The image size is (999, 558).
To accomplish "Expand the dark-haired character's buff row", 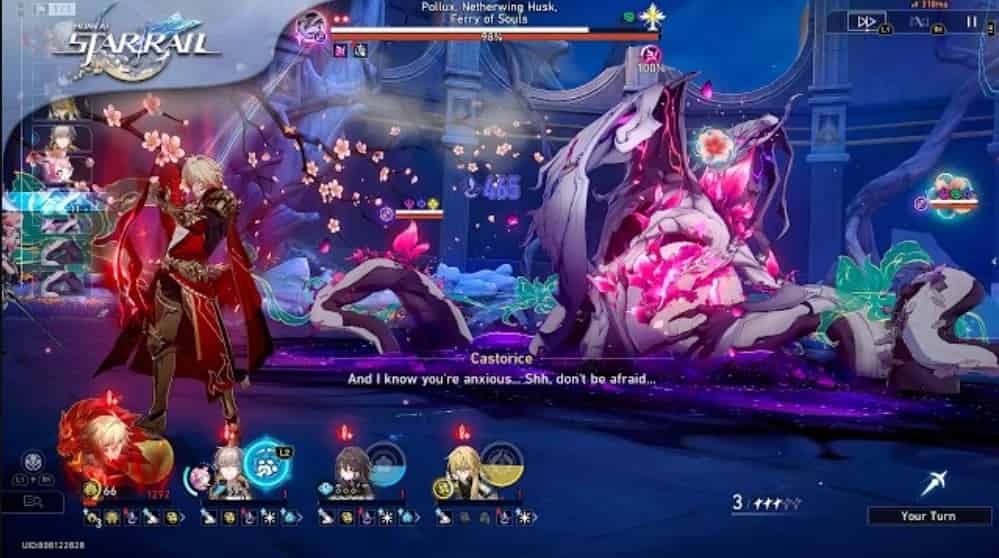I will tap(416, 517).
